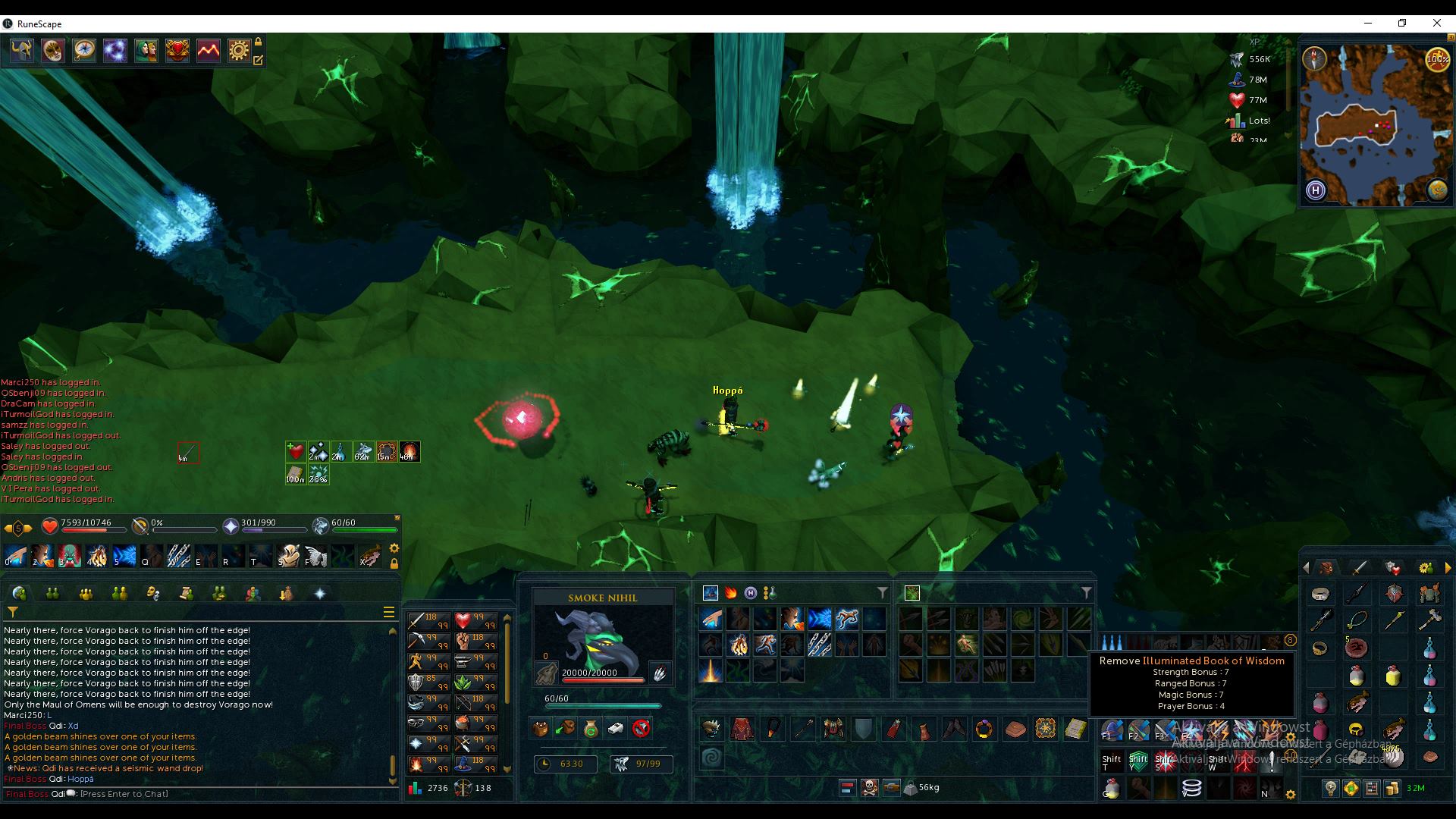Switch to the worn equipment sword tab
Viewport: 1456px width, 819px height.
(1360, 568)
